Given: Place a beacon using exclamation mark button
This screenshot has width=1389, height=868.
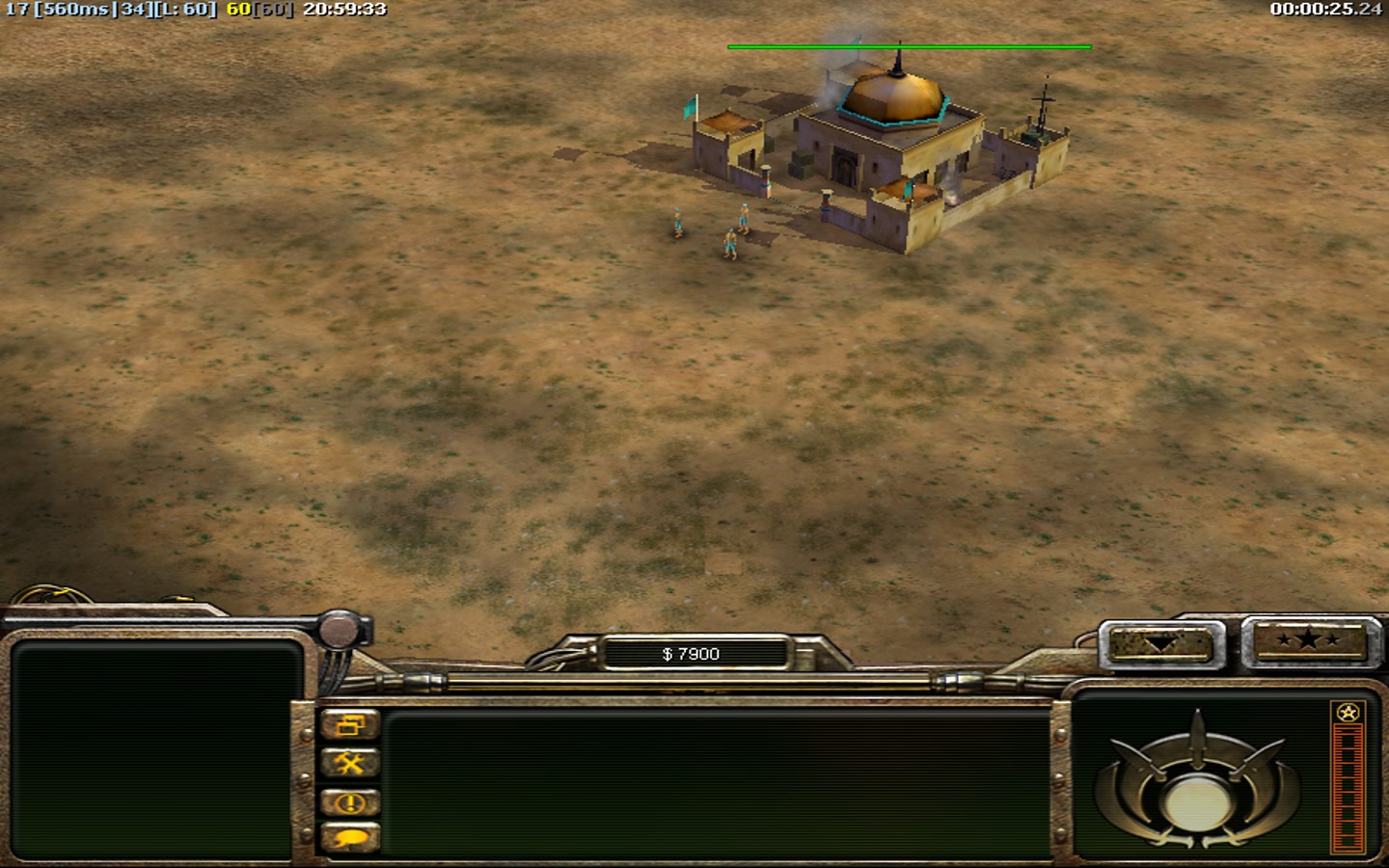Looking at the screenshot, I should click(x=349, y=802).
